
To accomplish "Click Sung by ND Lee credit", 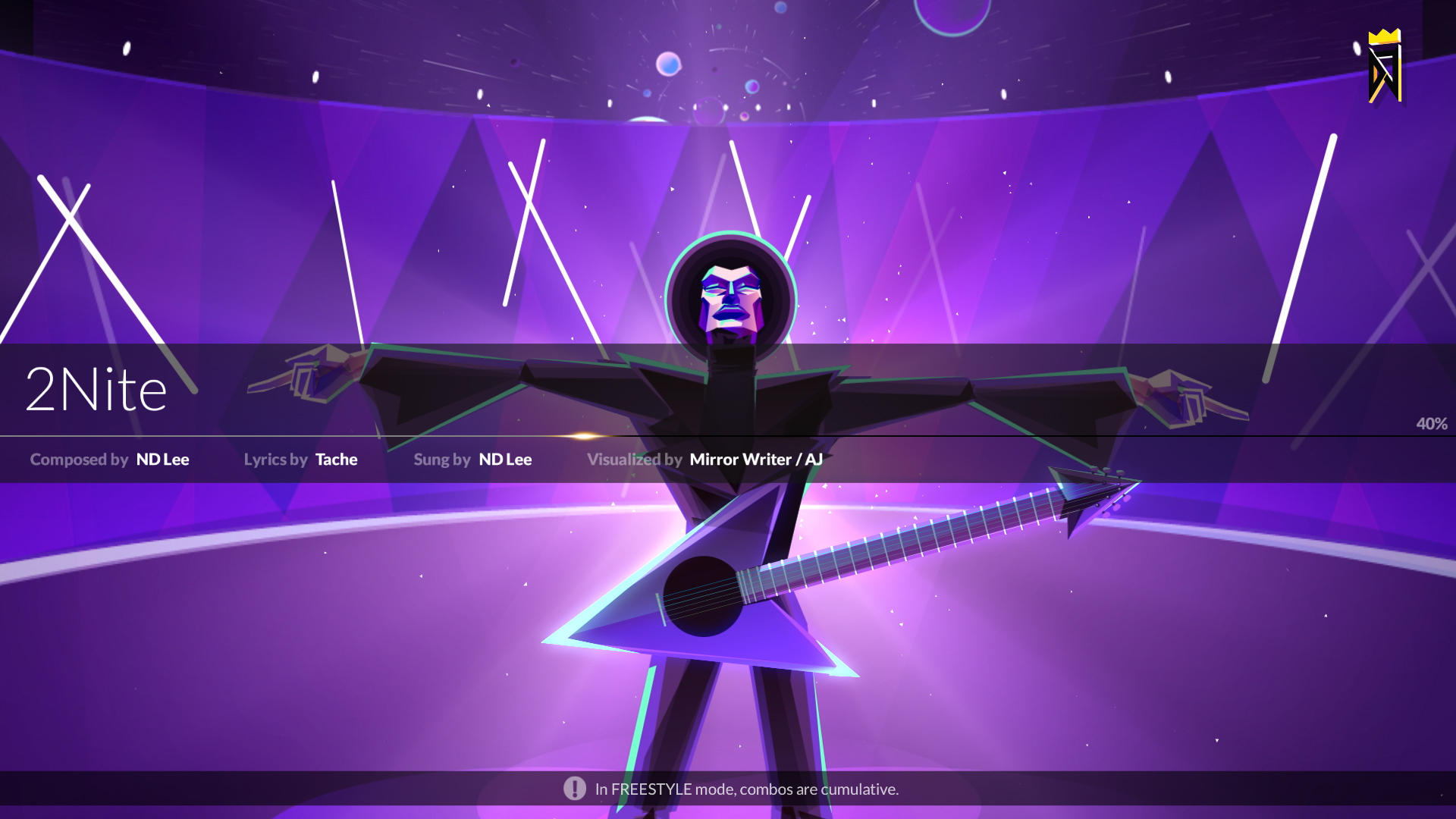I will (x=504, y=460).
